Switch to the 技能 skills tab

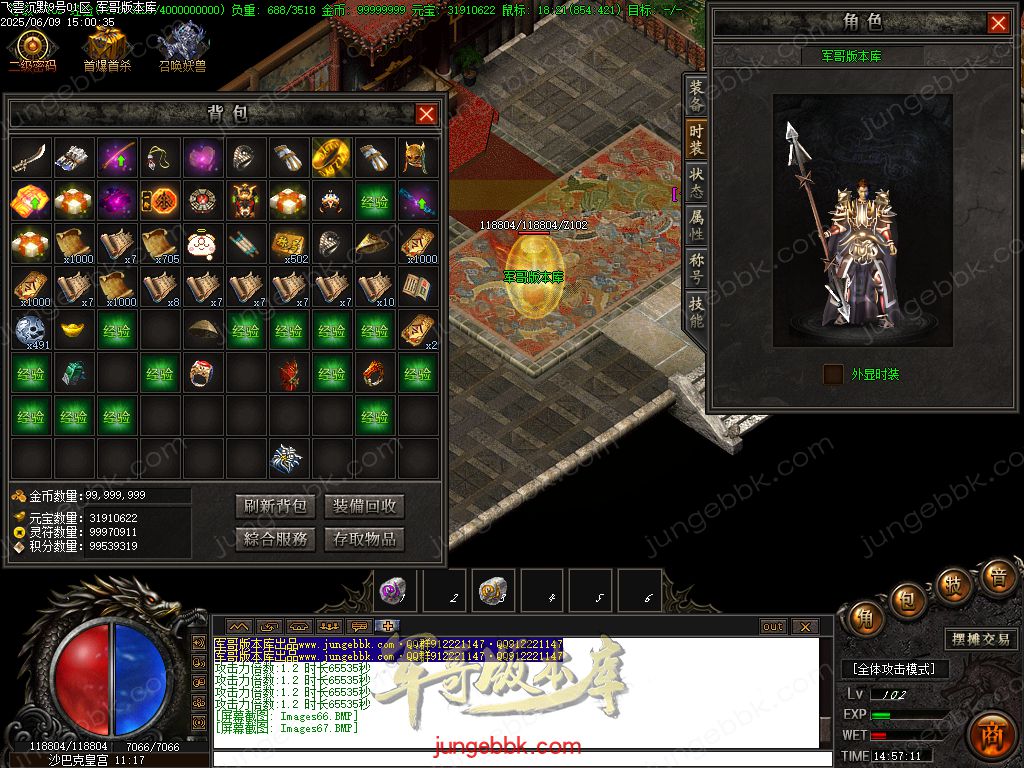point(696,313)
